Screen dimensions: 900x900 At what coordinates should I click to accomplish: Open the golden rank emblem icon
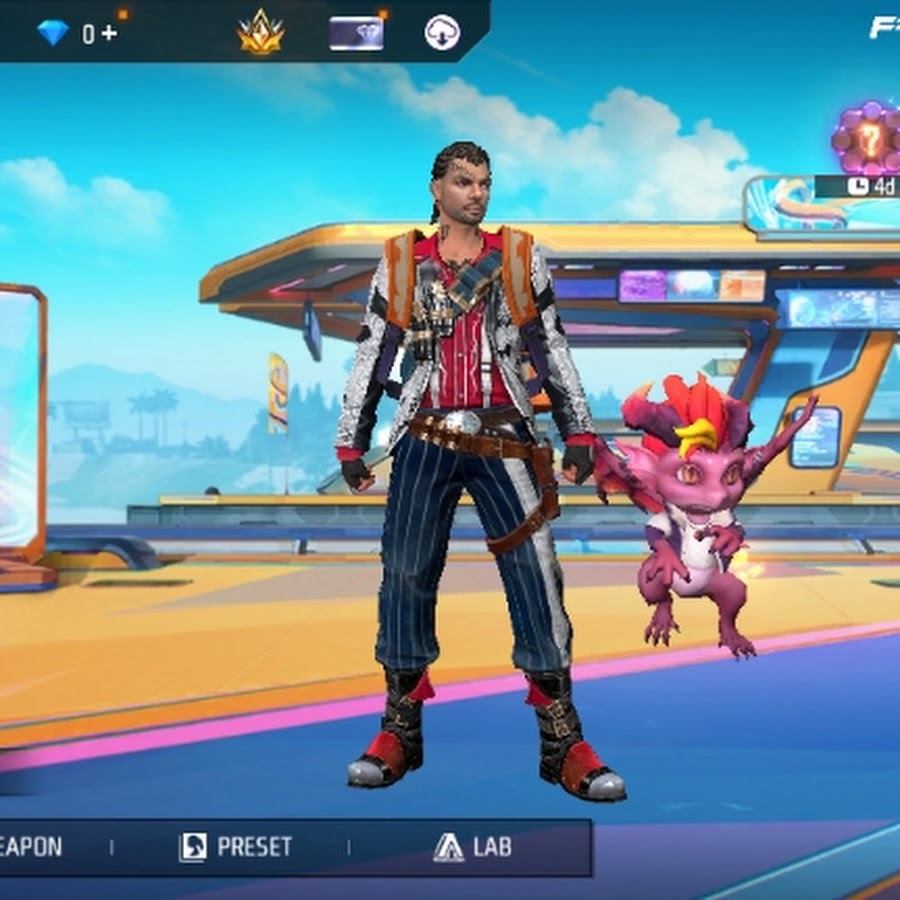click(x=261, y=33)
